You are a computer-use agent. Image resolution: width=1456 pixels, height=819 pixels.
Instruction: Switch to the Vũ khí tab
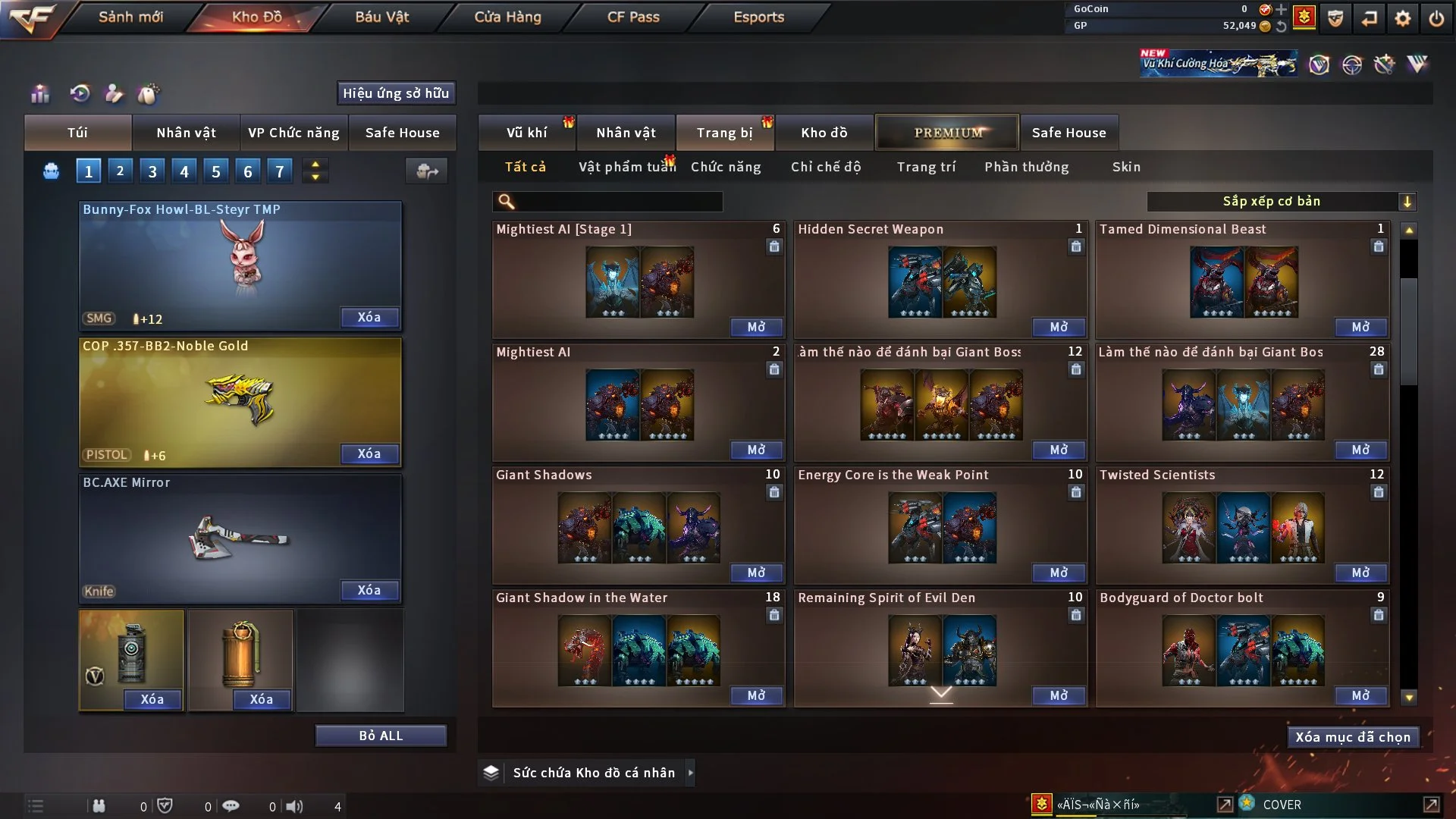527,133
